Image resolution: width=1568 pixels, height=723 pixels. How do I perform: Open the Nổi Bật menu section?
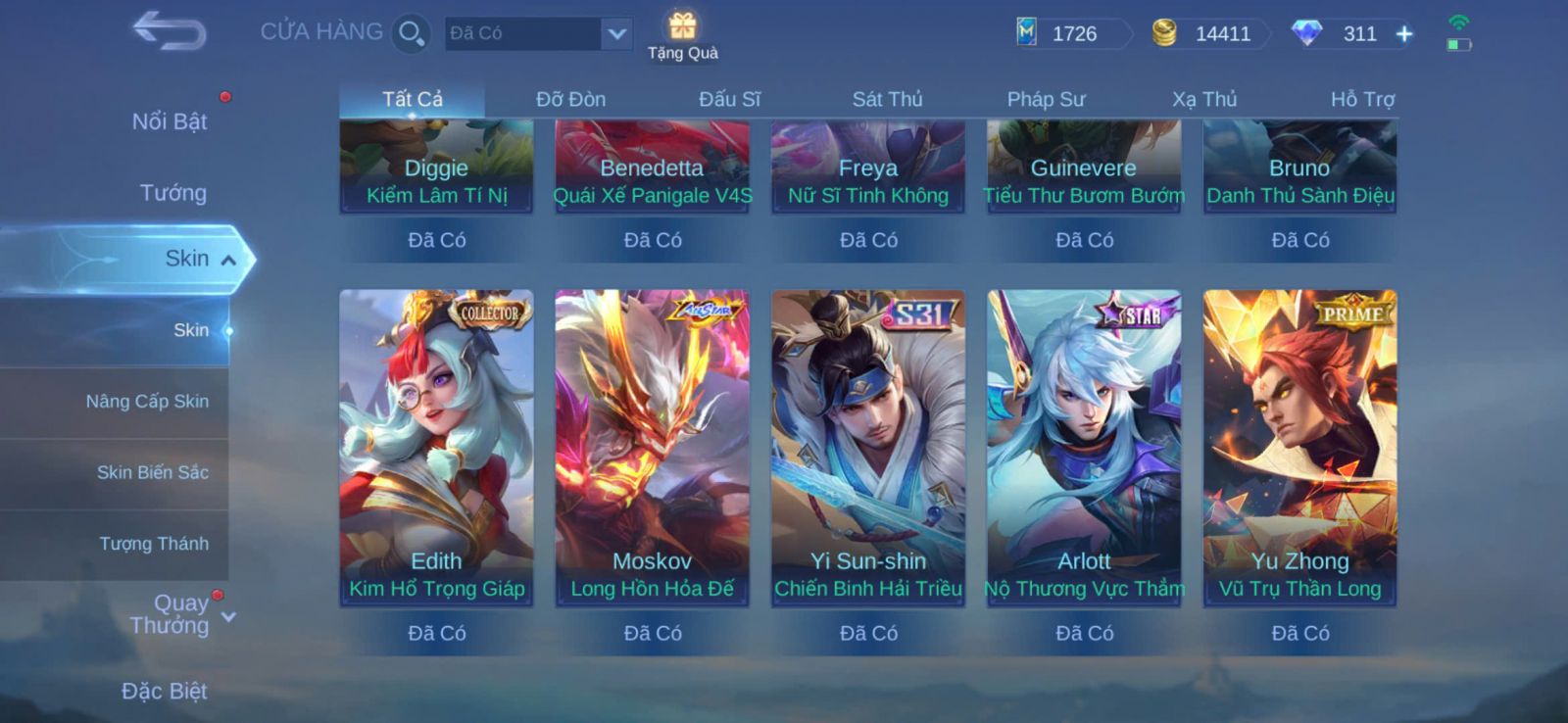pos(170,121)
